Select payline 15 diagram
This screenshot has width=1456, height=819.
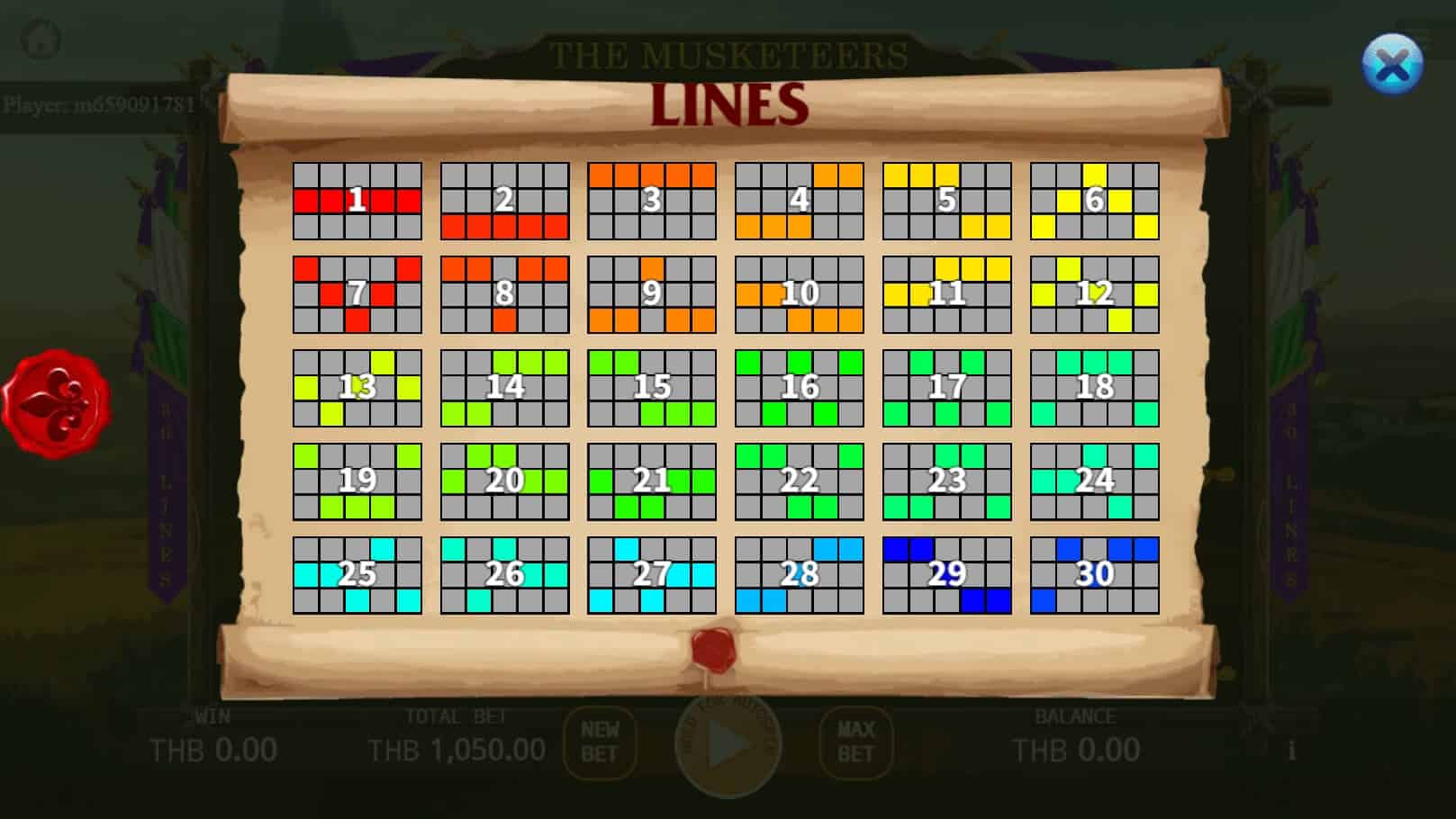pyautogui.click(x=650, y=387)
